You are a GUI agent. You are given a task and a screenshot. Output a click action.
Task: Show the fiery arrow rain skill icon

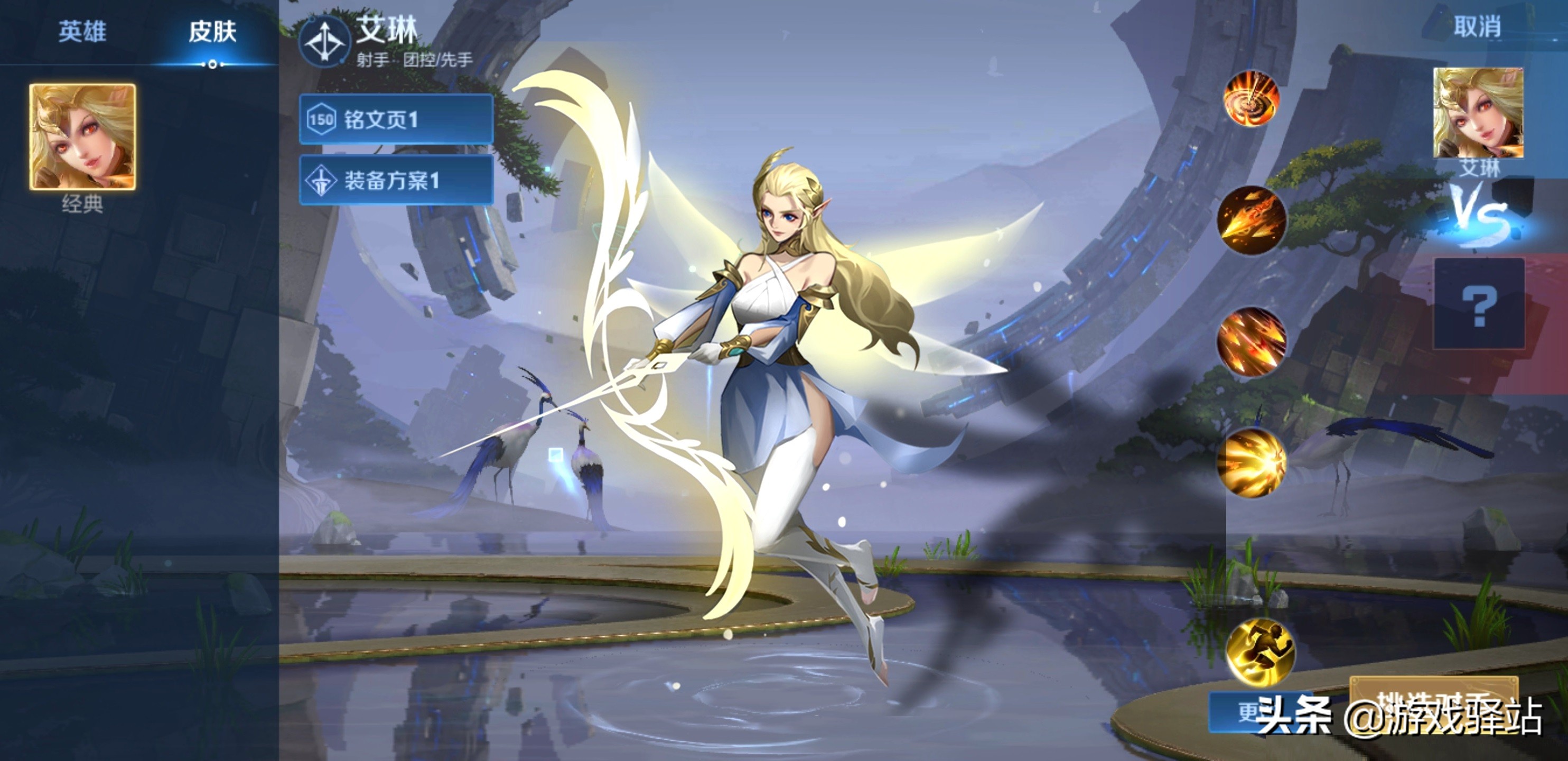point(1251,341)
